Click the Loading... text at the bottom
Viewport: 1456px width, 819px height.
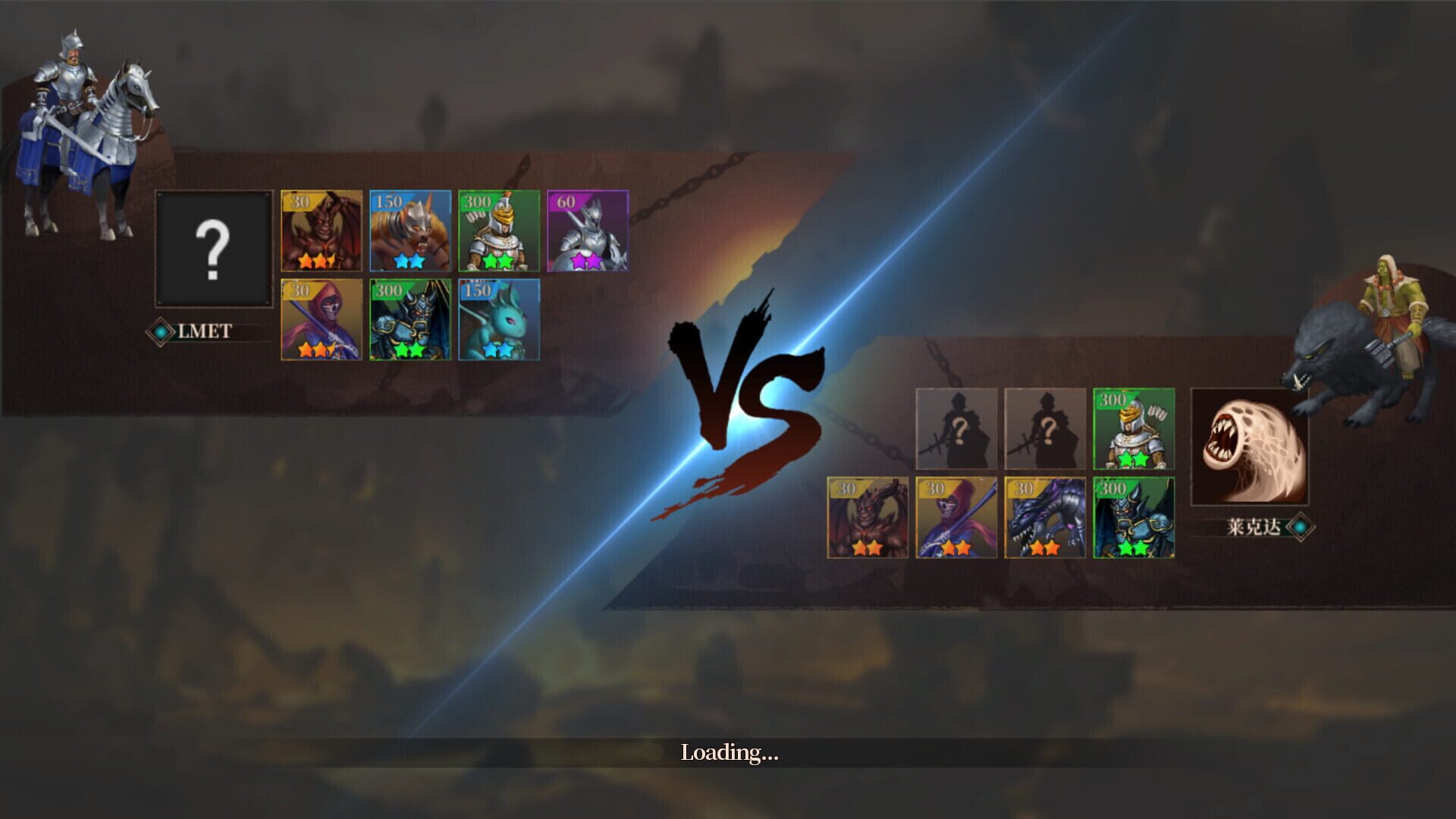(730, 755)
